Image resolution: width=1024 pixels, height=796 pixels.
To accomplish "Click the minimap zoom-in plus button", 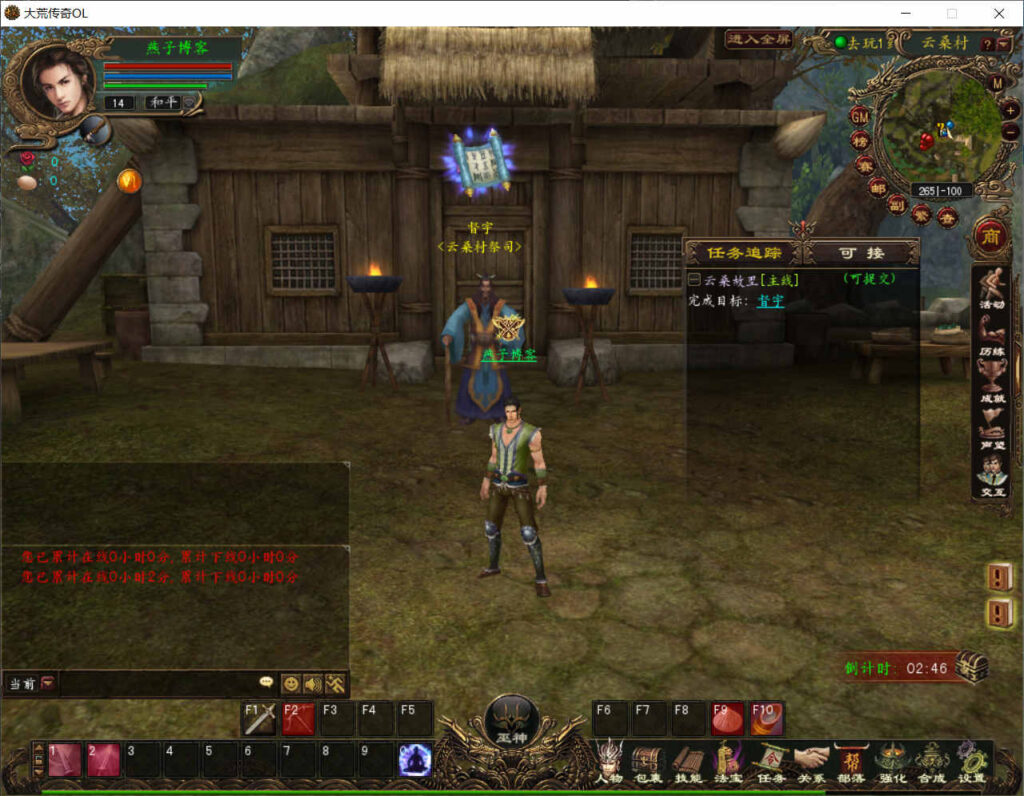I will [x=1010, y=109].
